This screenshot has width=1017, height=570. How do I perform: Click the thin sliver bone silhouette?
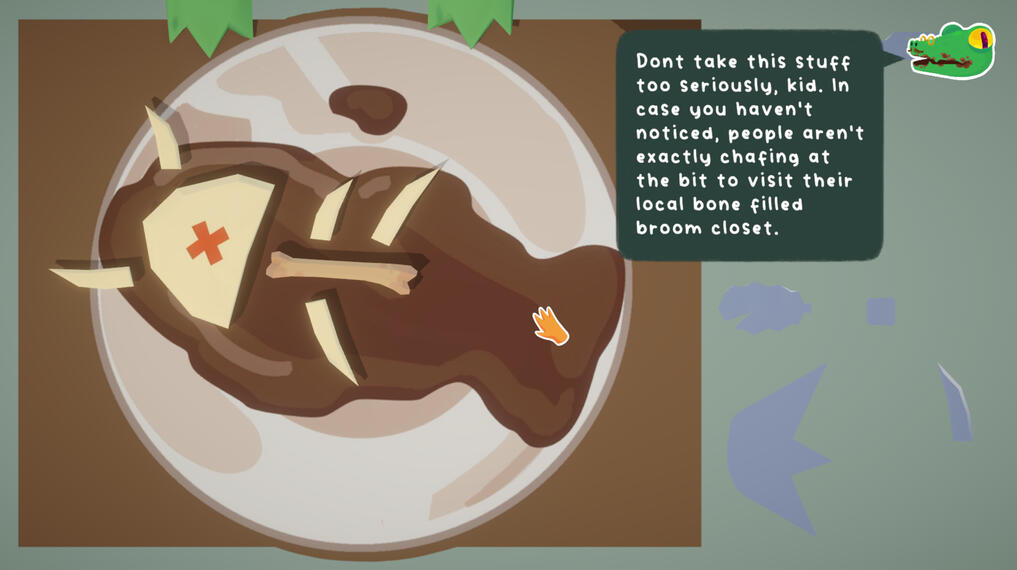pyautogui.click(x=956, y=402)
